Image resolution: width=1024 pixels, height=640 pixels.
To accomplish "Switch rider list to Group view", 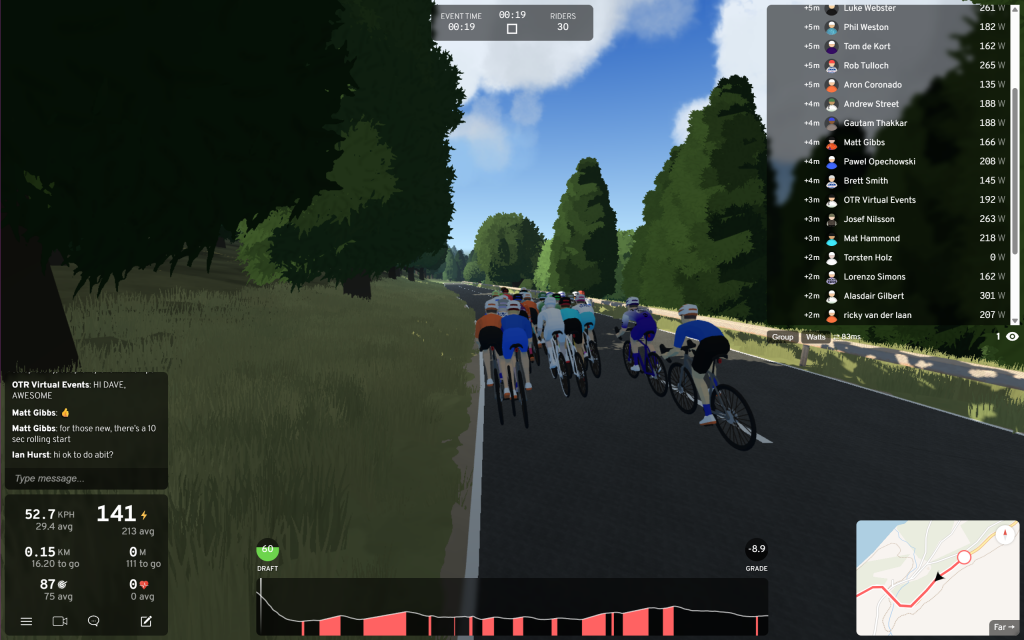I will (782, 337).
